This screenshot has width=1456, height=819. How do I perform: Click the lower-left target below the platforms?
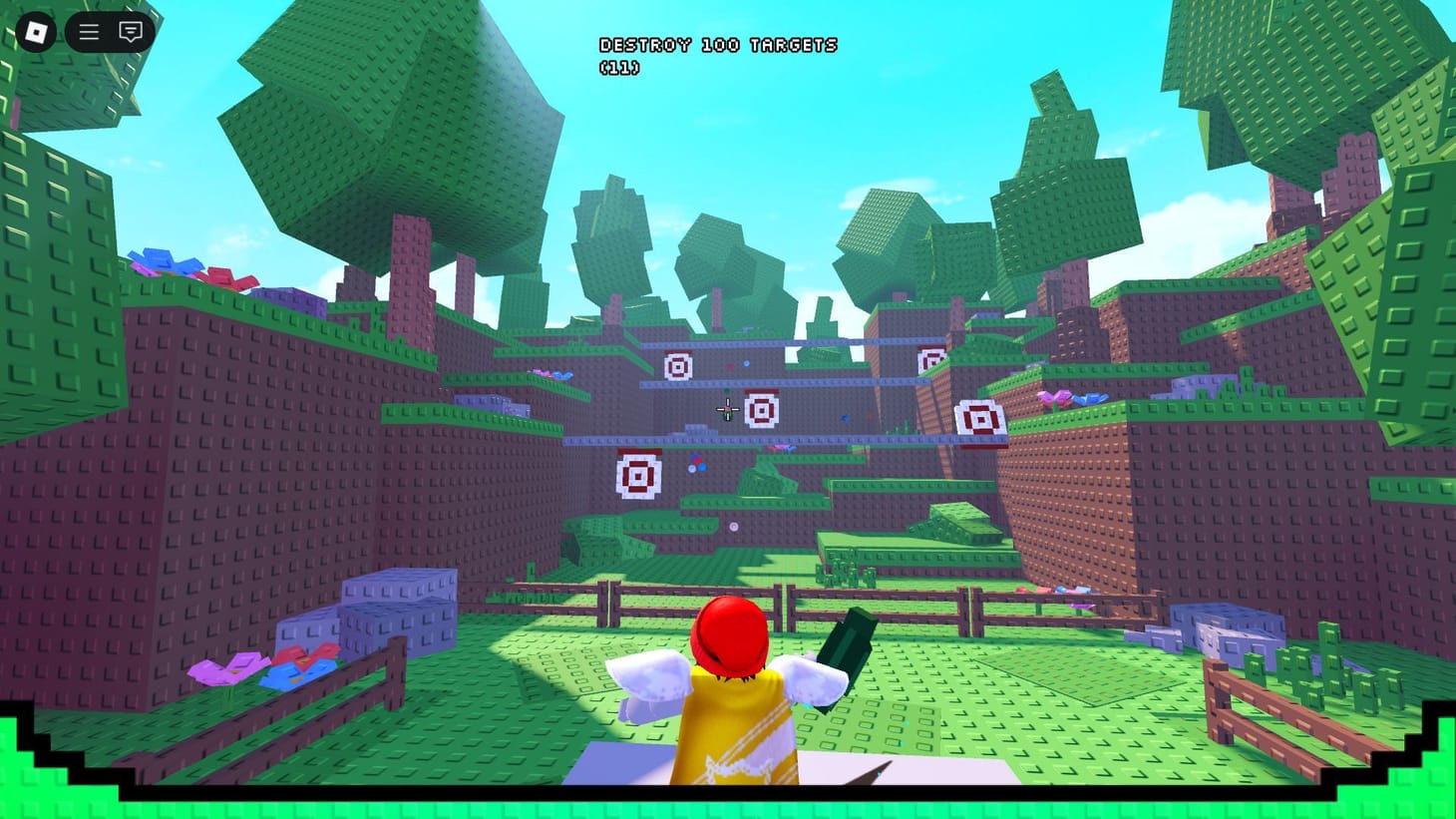click(x=639, y=475)
